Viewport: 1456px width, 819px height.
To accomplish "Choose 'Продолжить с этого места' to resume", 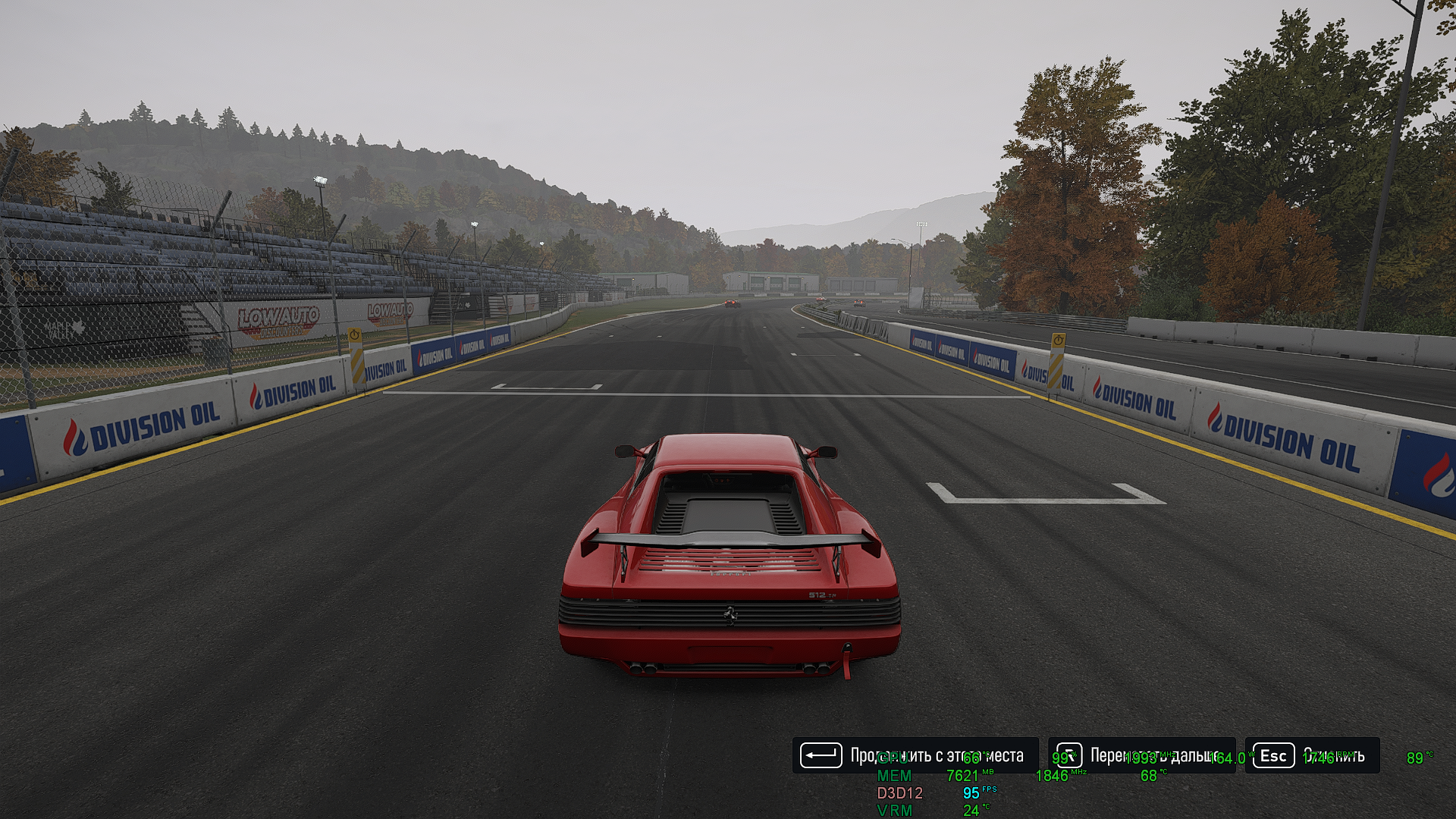I will click(915, 755).
